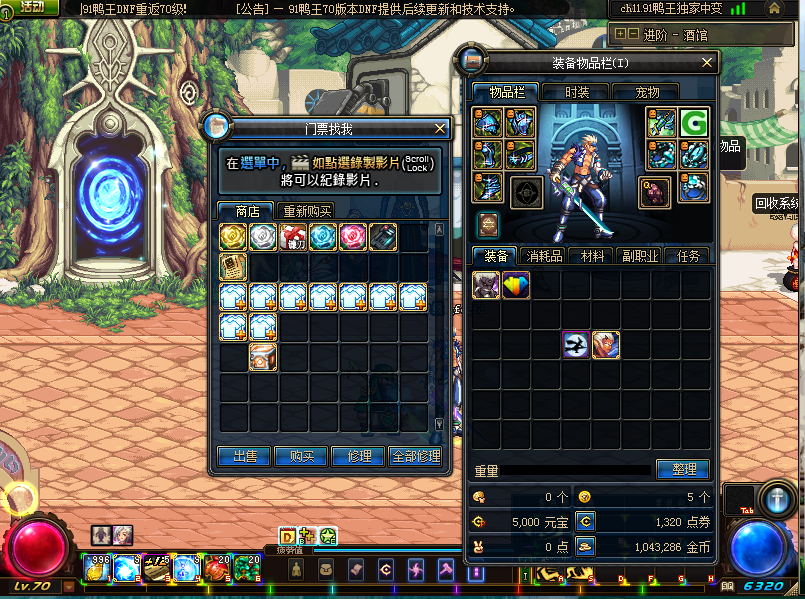Click the 购买 buy button
Viewport: 805px width, 599px height.
[301, 456]
